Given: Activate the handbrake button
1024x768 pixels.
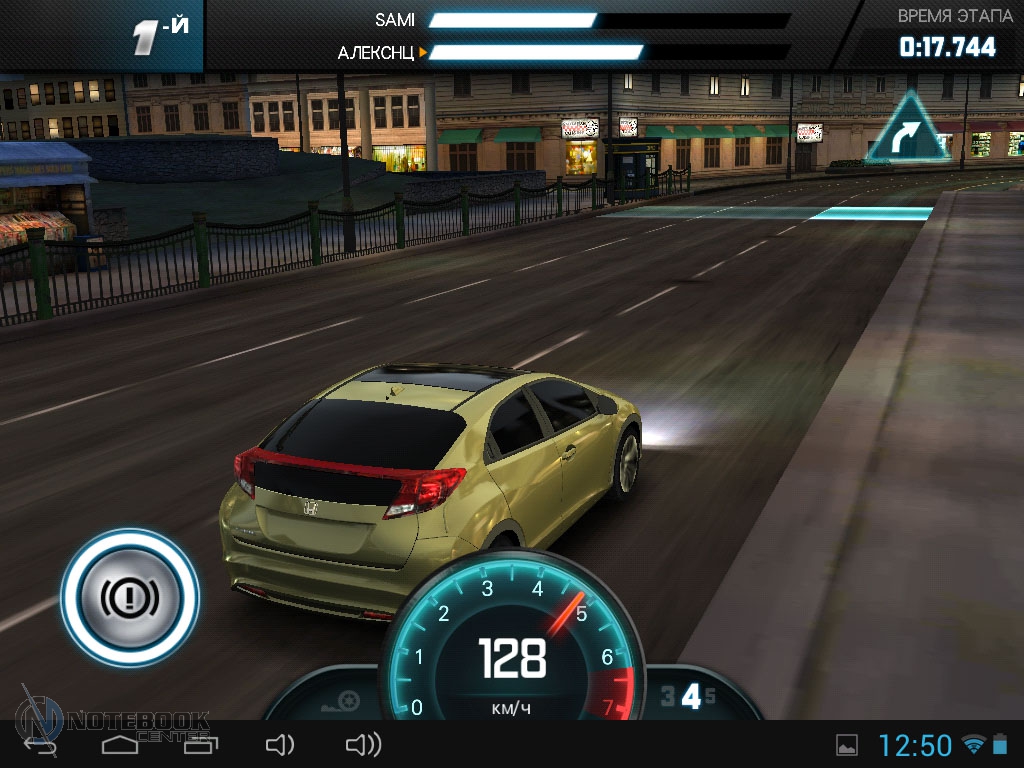Looking at the screenshot, I should click(130, 598).
